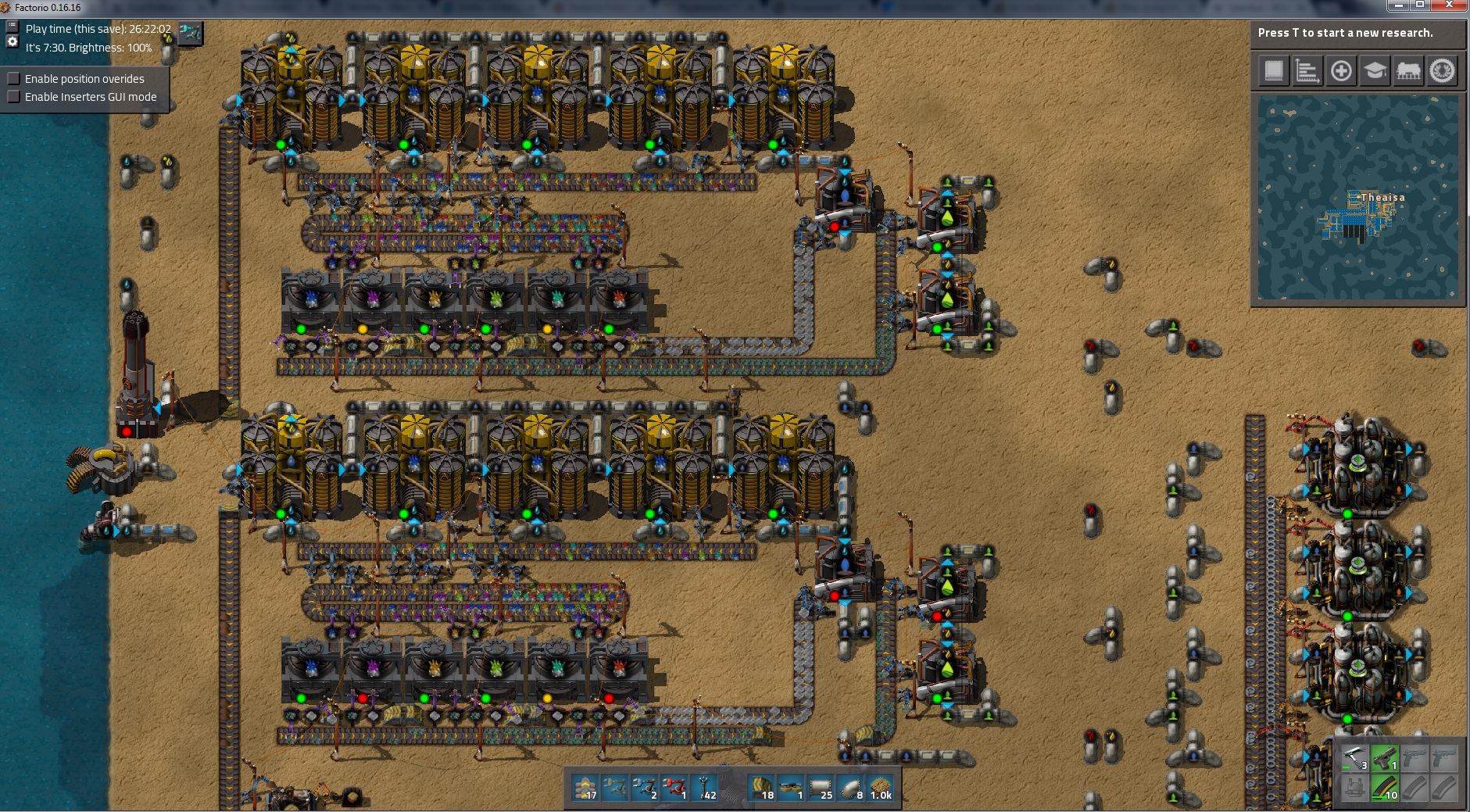This screenshot has height=812, width=1470.
Task: Open the production statistics graph icon
Action: coord(1307,71)
